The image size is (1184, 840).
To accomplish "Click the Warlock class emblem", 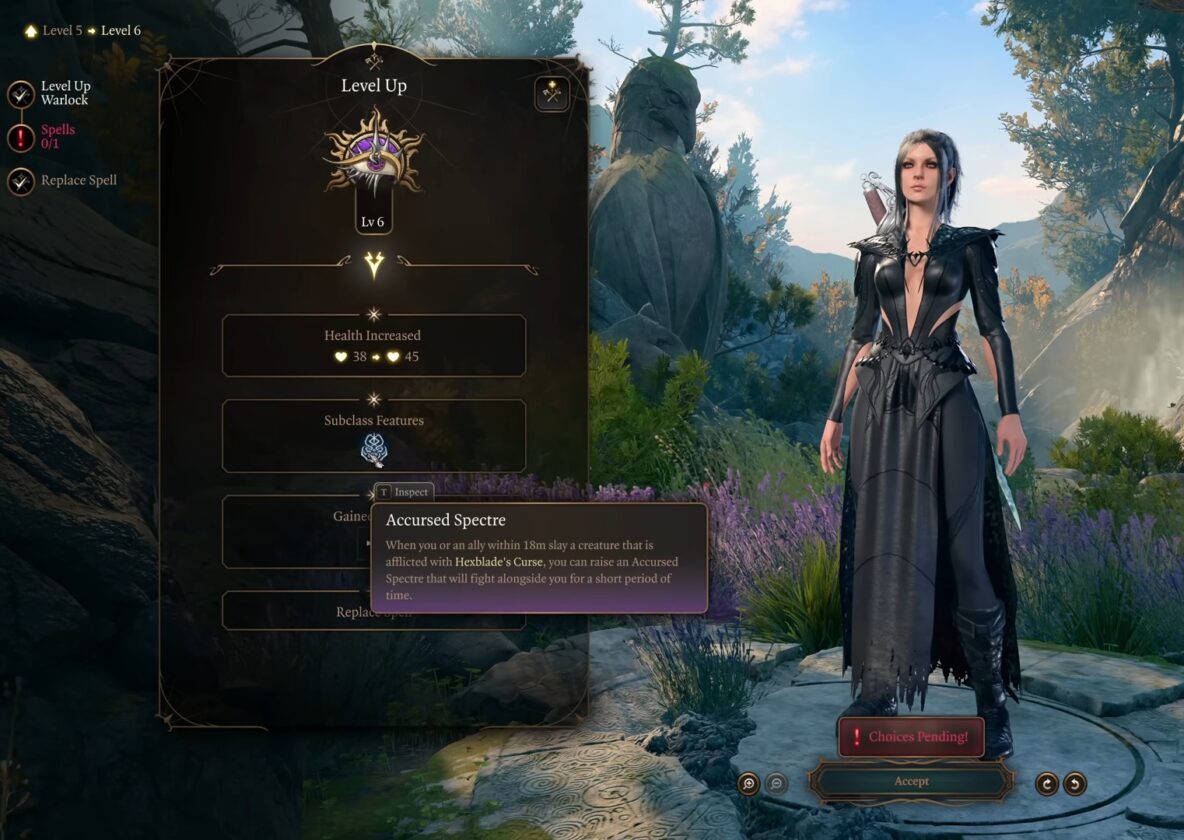I will coord(374,153).
